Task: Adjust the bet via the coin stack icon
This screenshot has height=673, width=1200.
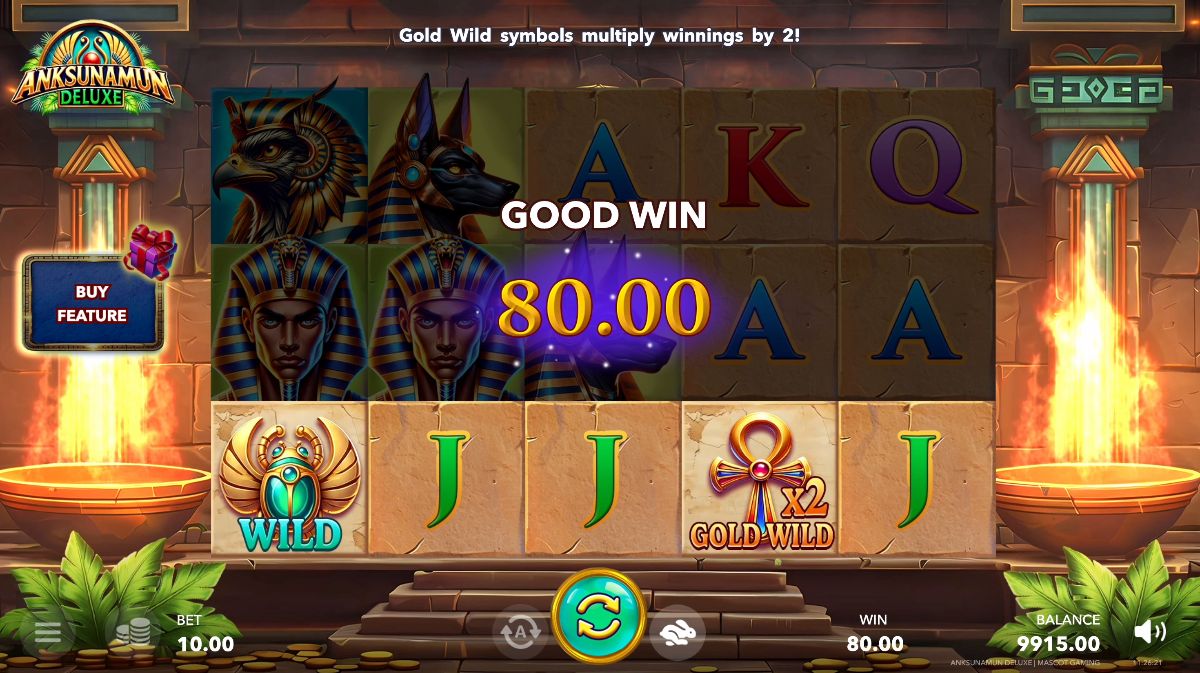Action: (133, 633)
